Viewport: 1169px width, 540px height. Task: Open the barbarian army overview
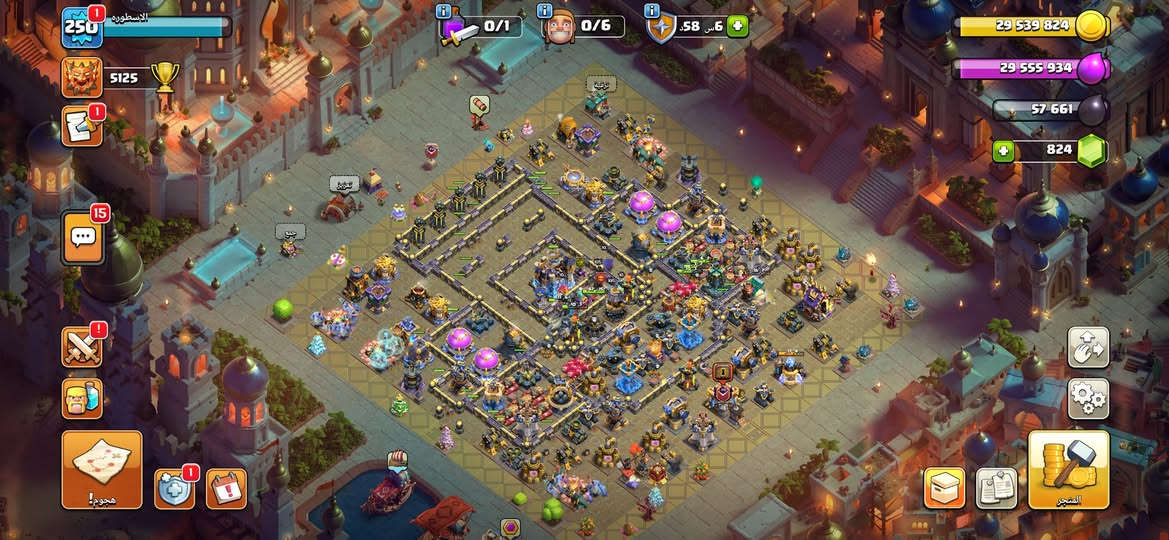(x=82, y=397)
